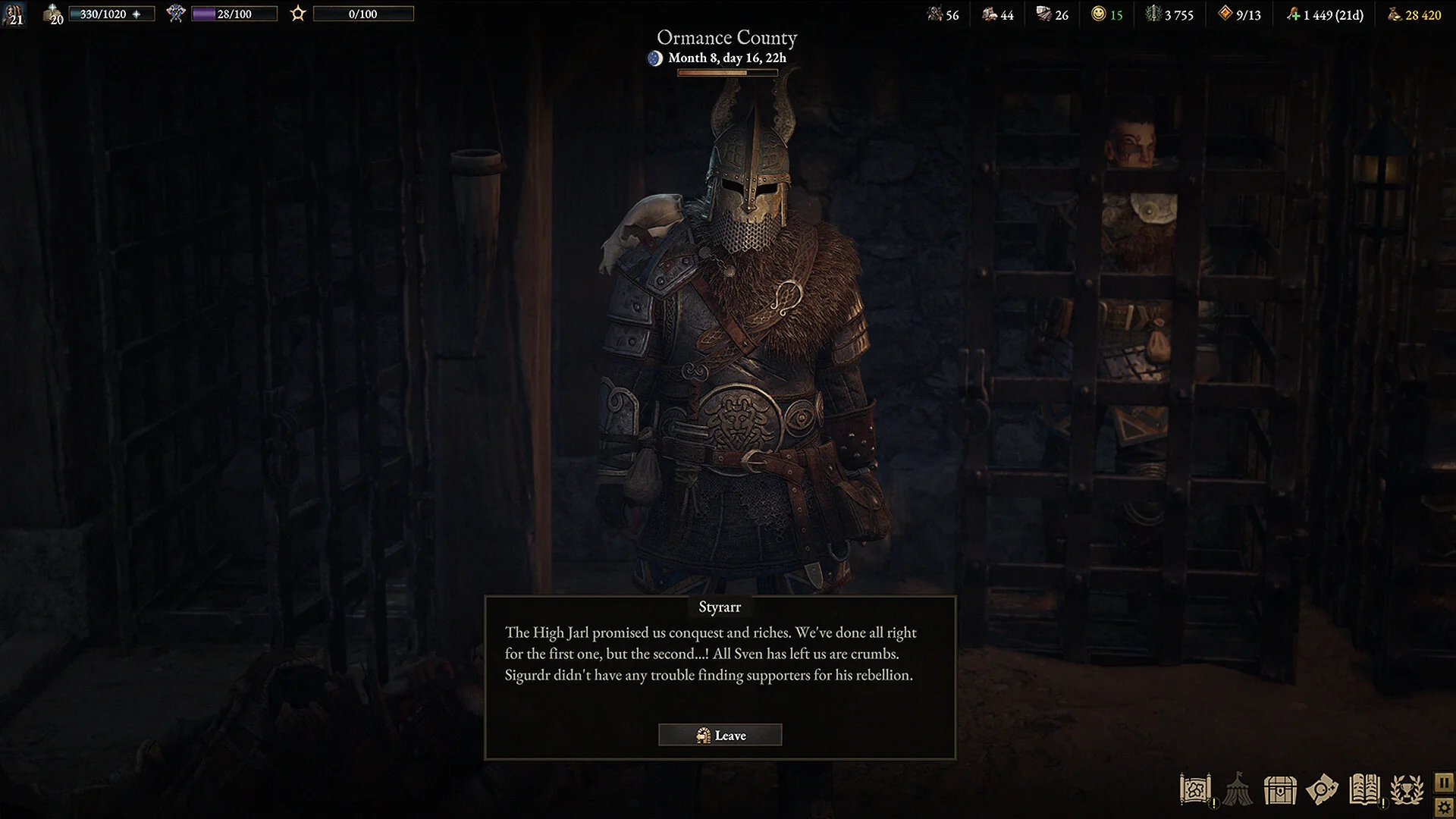1456x819 pixels.
Task: Click the smiley face morale icon
Action: (x=1098, y=14)
